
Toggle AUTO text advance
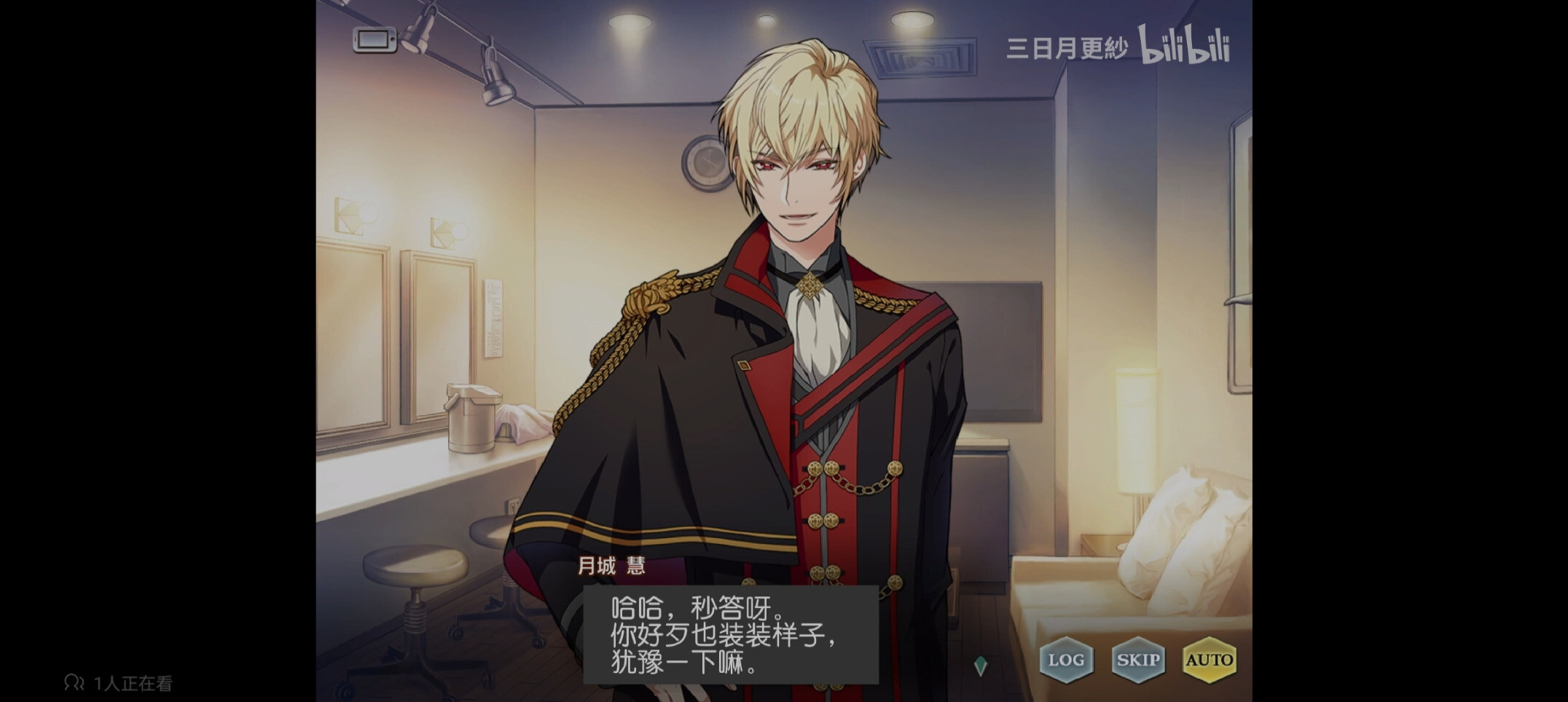(1210, 660)
